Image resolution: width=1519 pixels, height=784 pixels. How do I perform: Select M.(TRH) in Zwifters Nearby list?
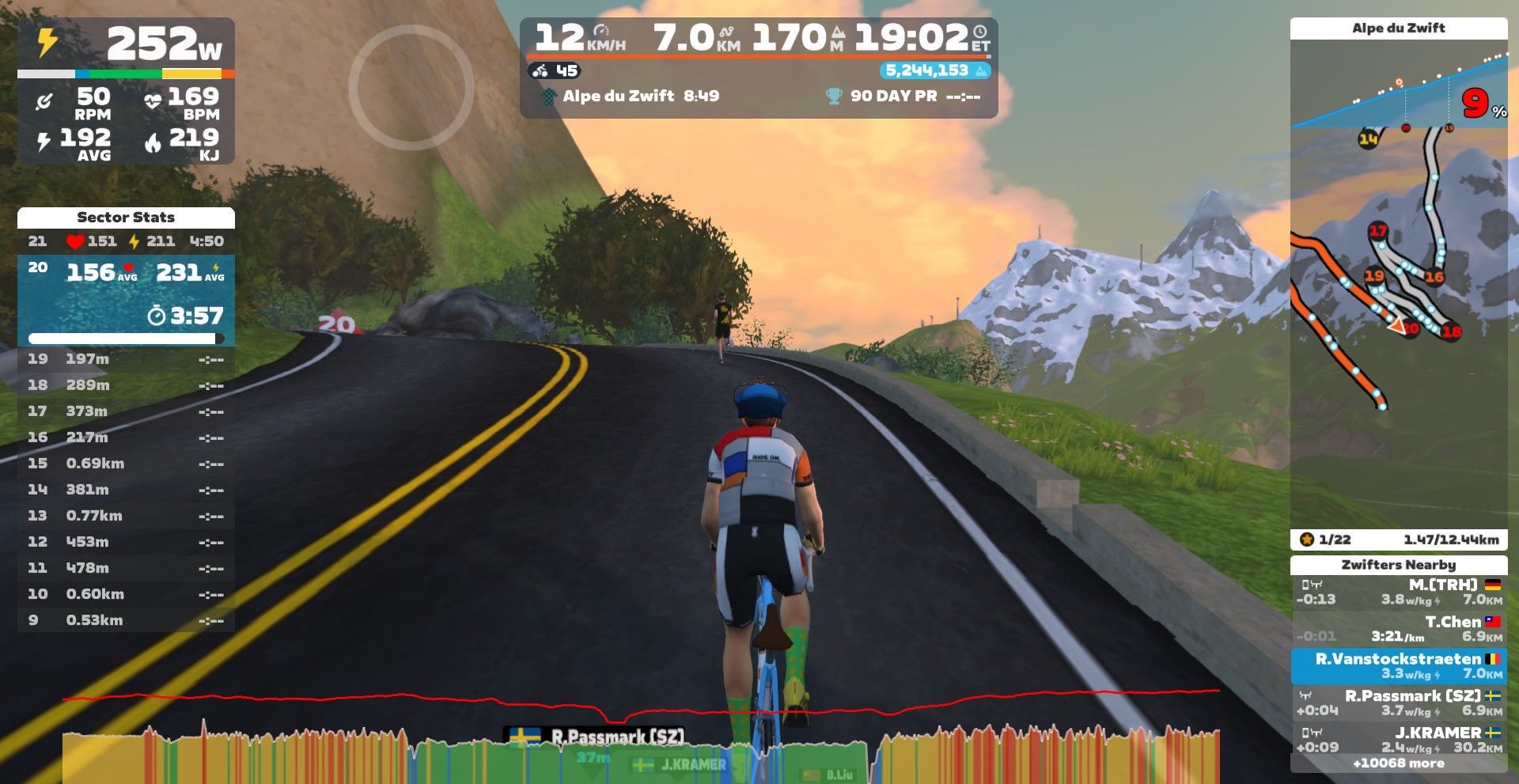click(1399, 592)
